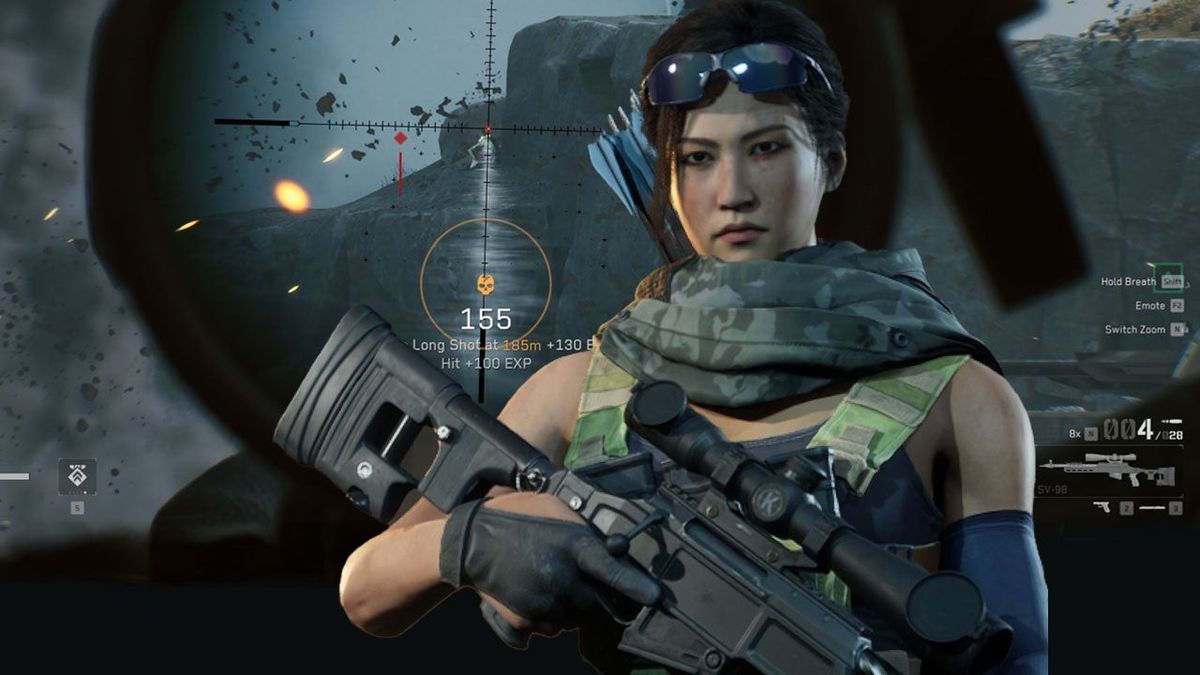The width and height of the screenshot is (1200, 675).
Task: Activate the chevron diamond ability icon
Action: (77, 476)
